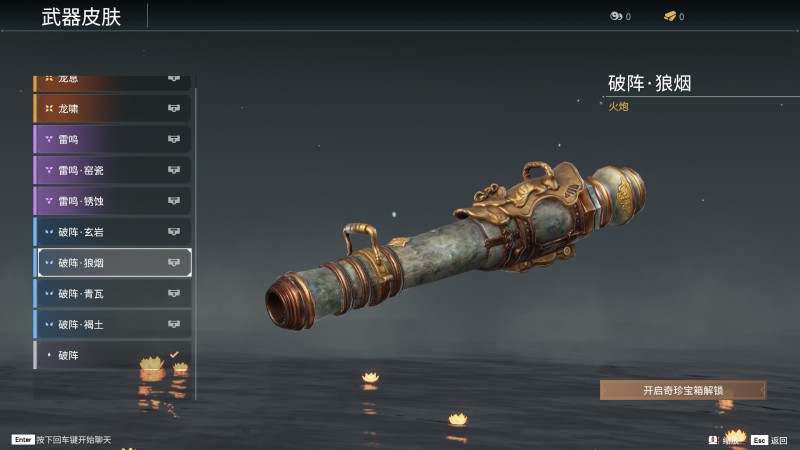
Task: Click 开启奇珍宝箱解锁 unlock button
Action: (x=683, y=390)
